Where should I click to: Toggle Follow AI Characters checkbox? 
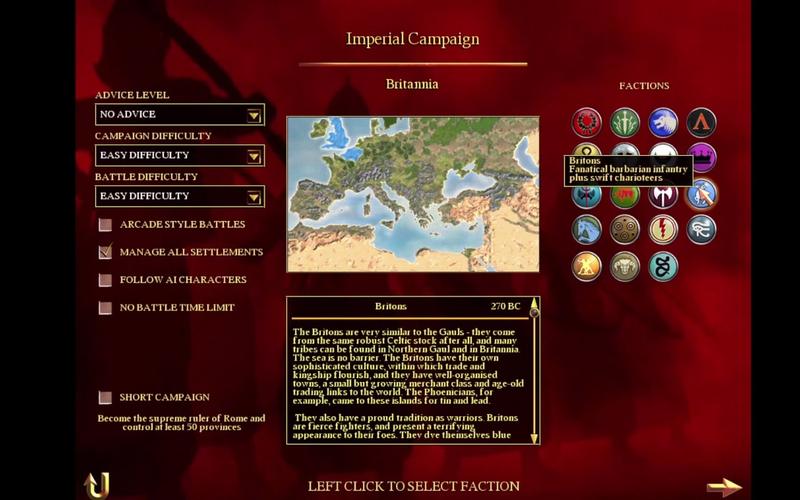105,280
